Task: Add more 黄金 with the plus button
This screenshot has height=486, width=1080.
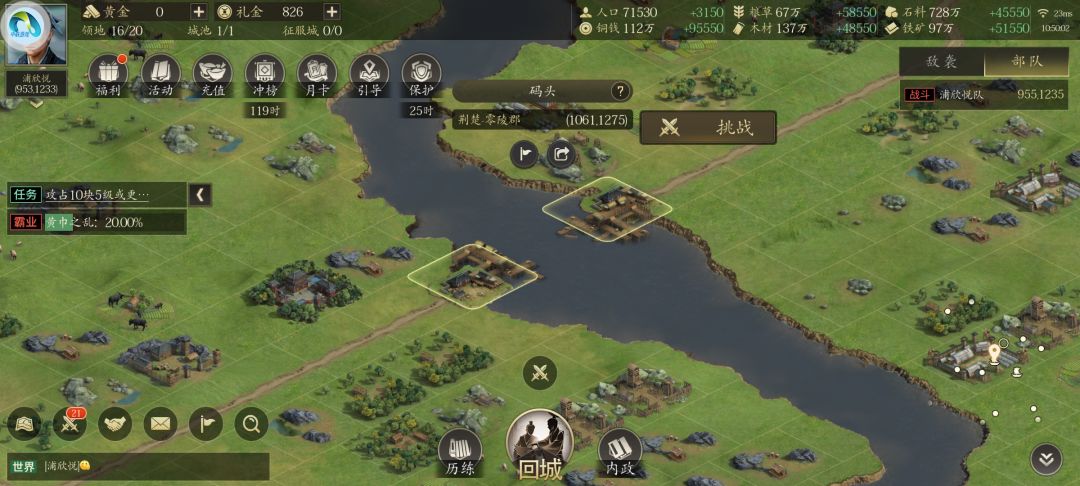Action: coord(198,12)
